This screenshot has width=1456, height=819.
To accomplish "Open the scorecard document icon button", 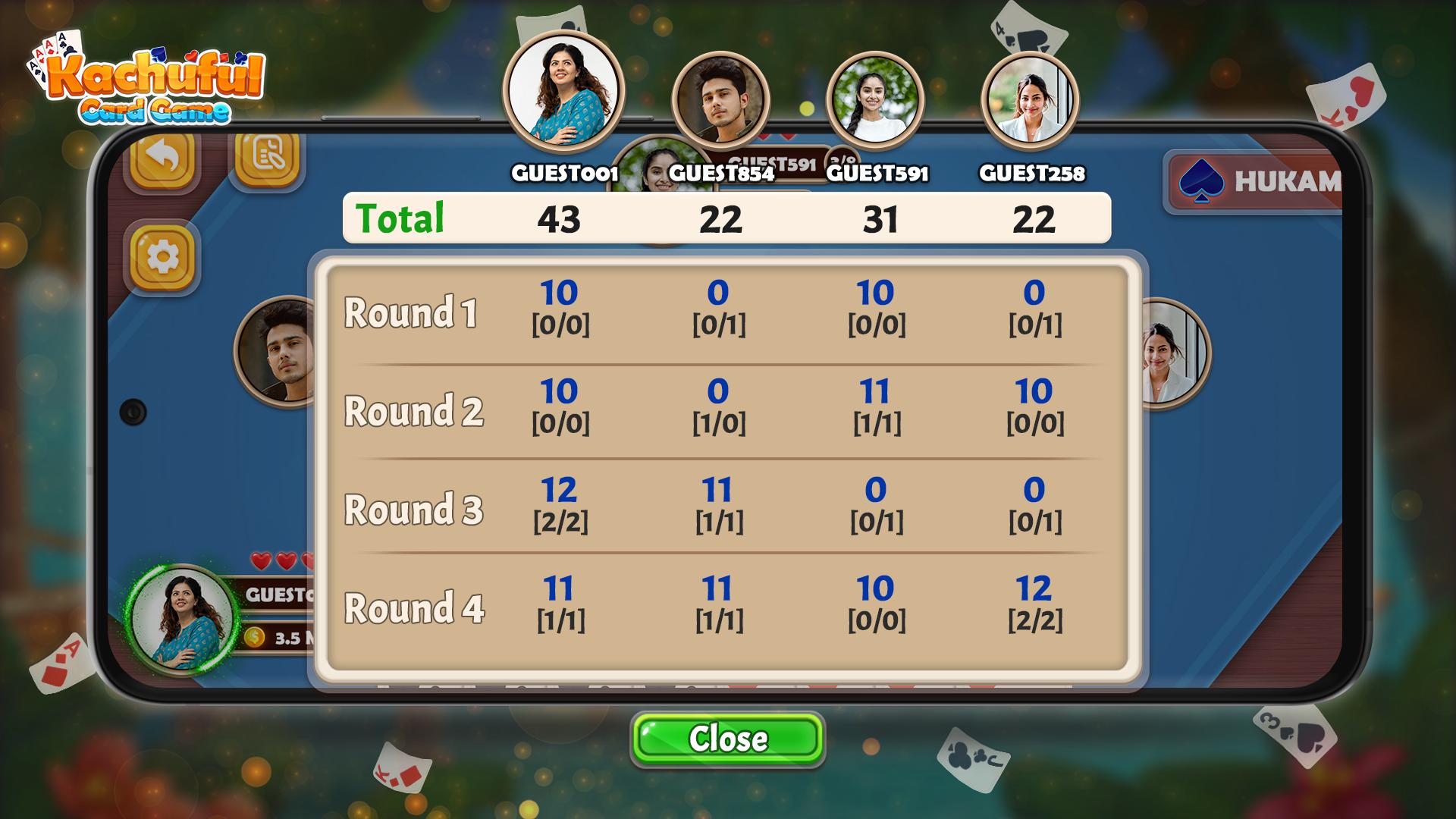I will point(267,155).
